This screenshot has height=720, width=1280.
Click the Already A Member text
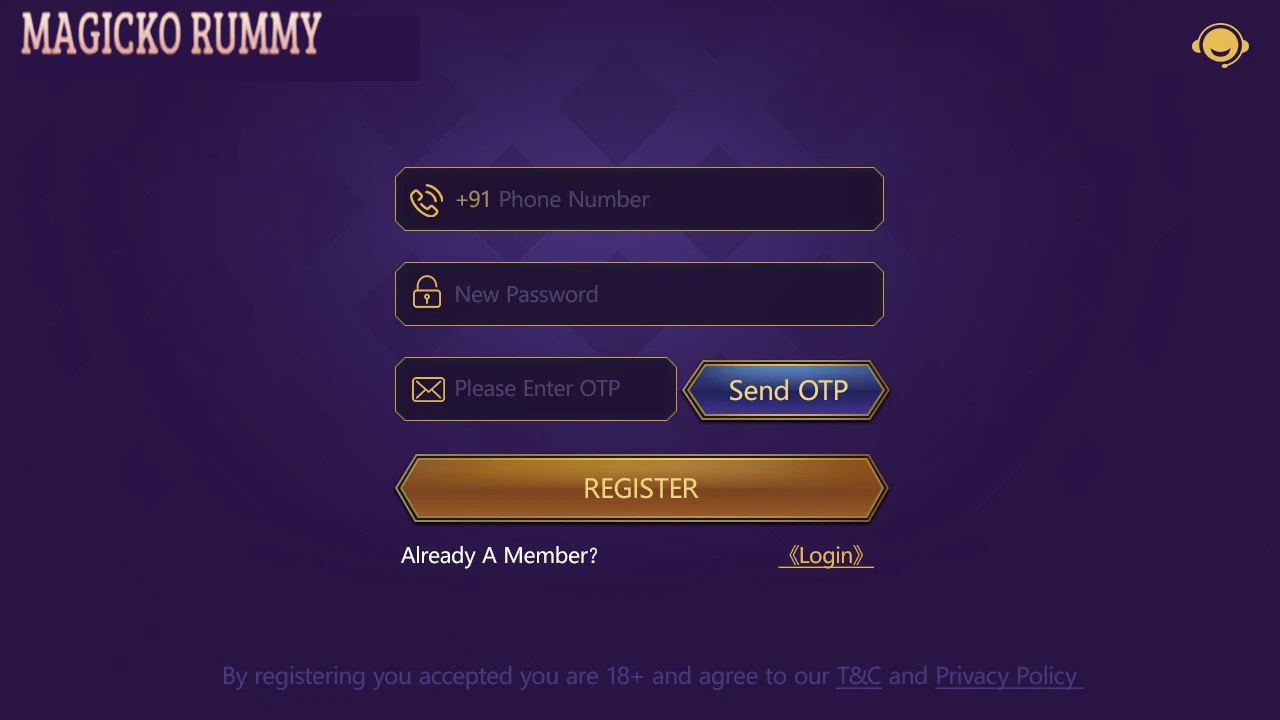pos(499,555)
